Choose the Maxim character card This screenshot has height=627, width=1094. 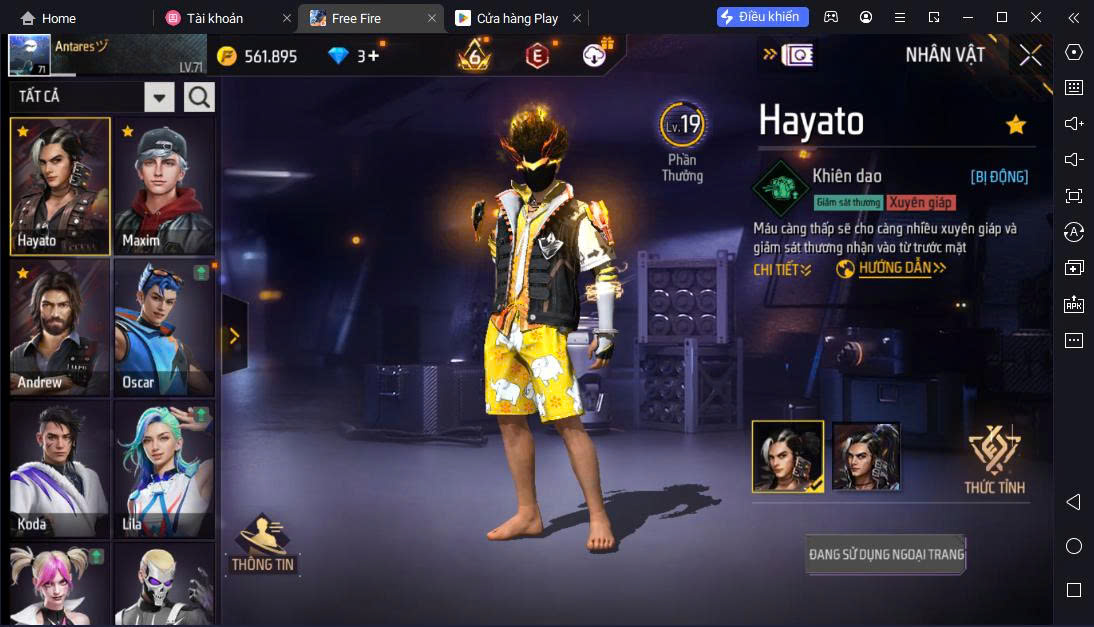[164, 186]
